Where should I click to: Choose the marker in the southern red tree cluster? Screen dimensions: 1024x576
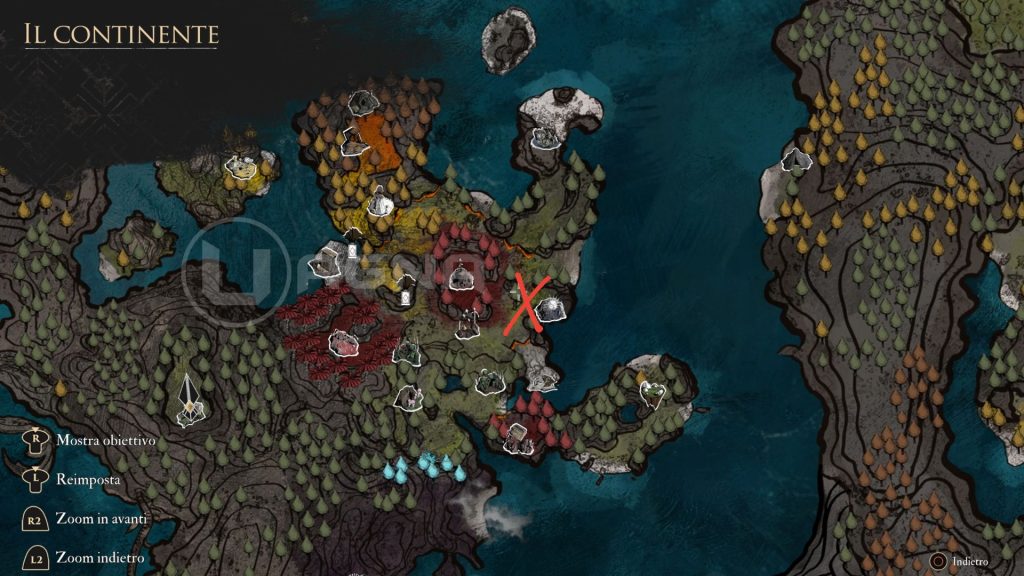click(517, 434)
